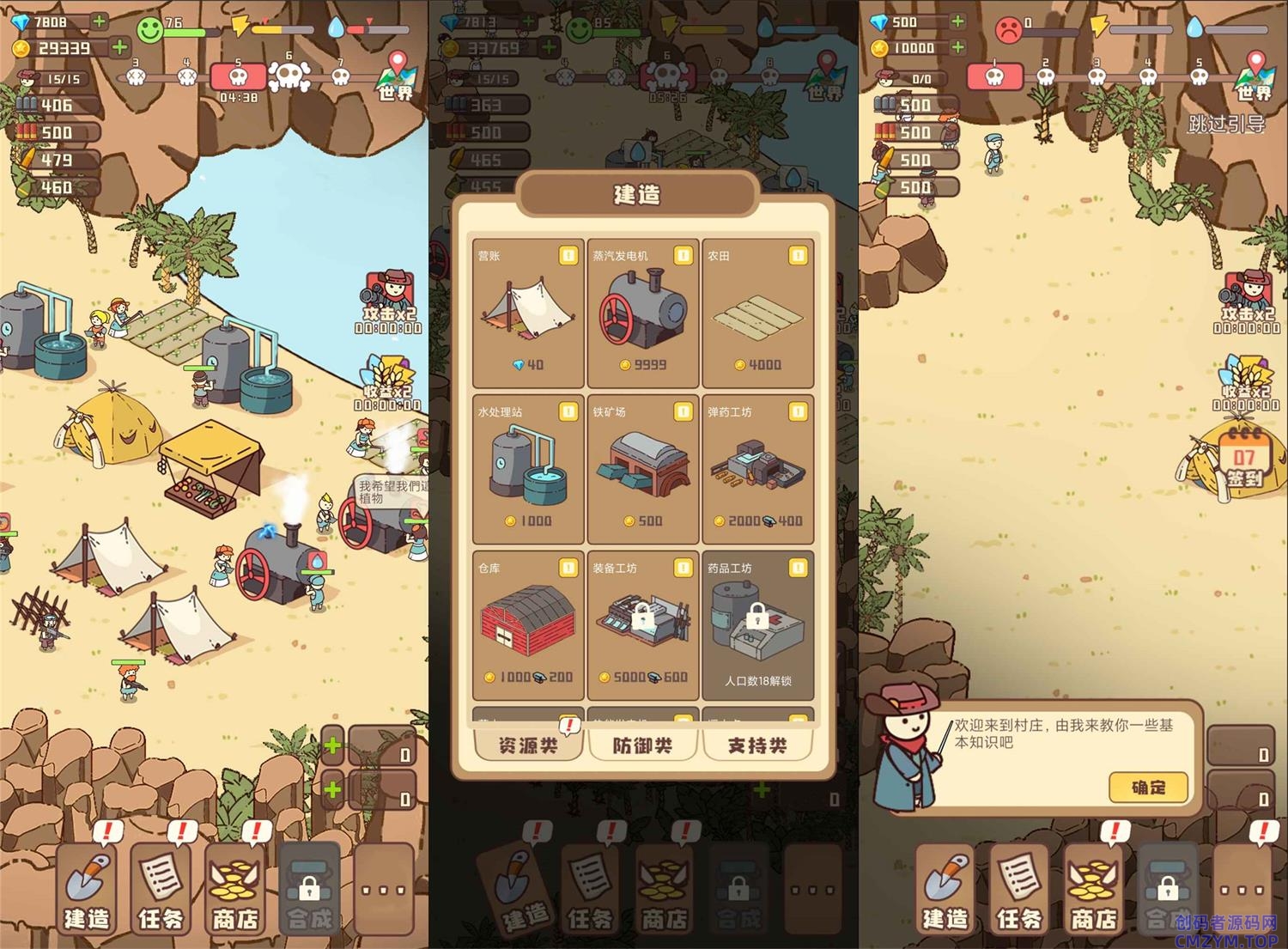Select the 水处理站 water station card
This screenshot has height=949, width=1288.
527,469
